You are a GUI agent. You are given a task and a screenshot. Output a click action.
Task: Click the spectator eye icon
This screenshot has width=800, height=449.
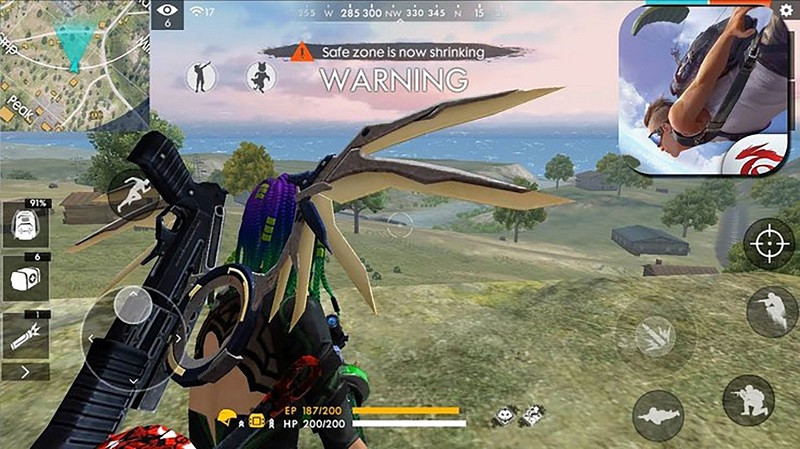coord(166,13)
